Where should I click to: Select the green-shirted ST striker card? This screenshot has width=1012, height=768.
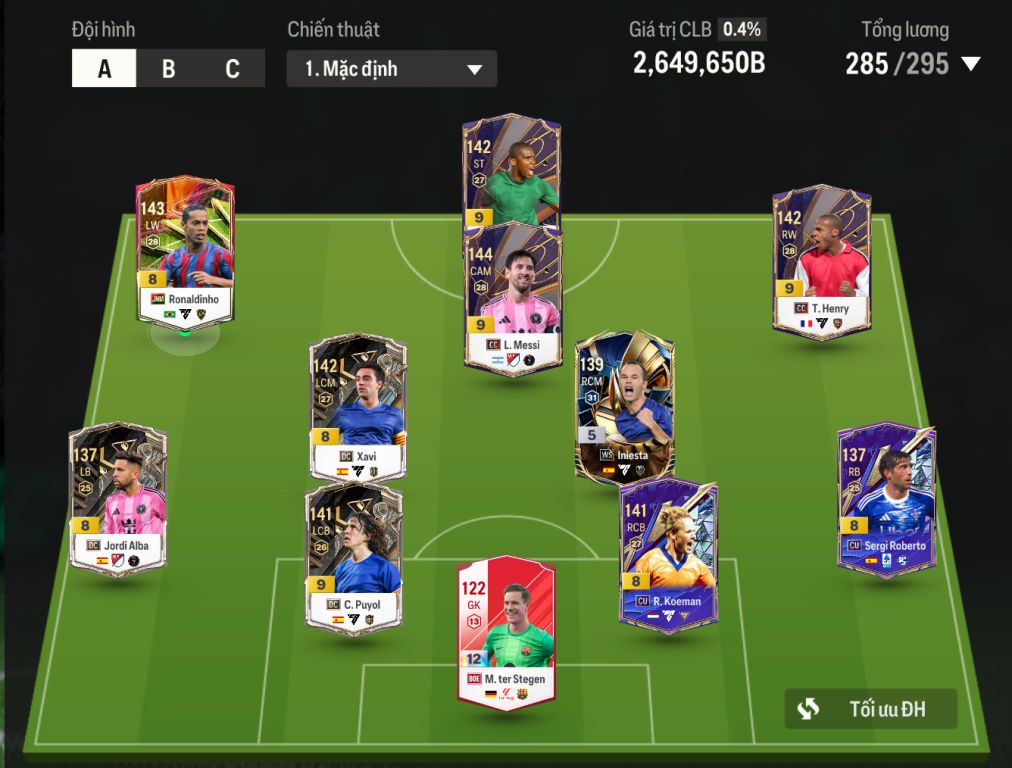point(511,170)
